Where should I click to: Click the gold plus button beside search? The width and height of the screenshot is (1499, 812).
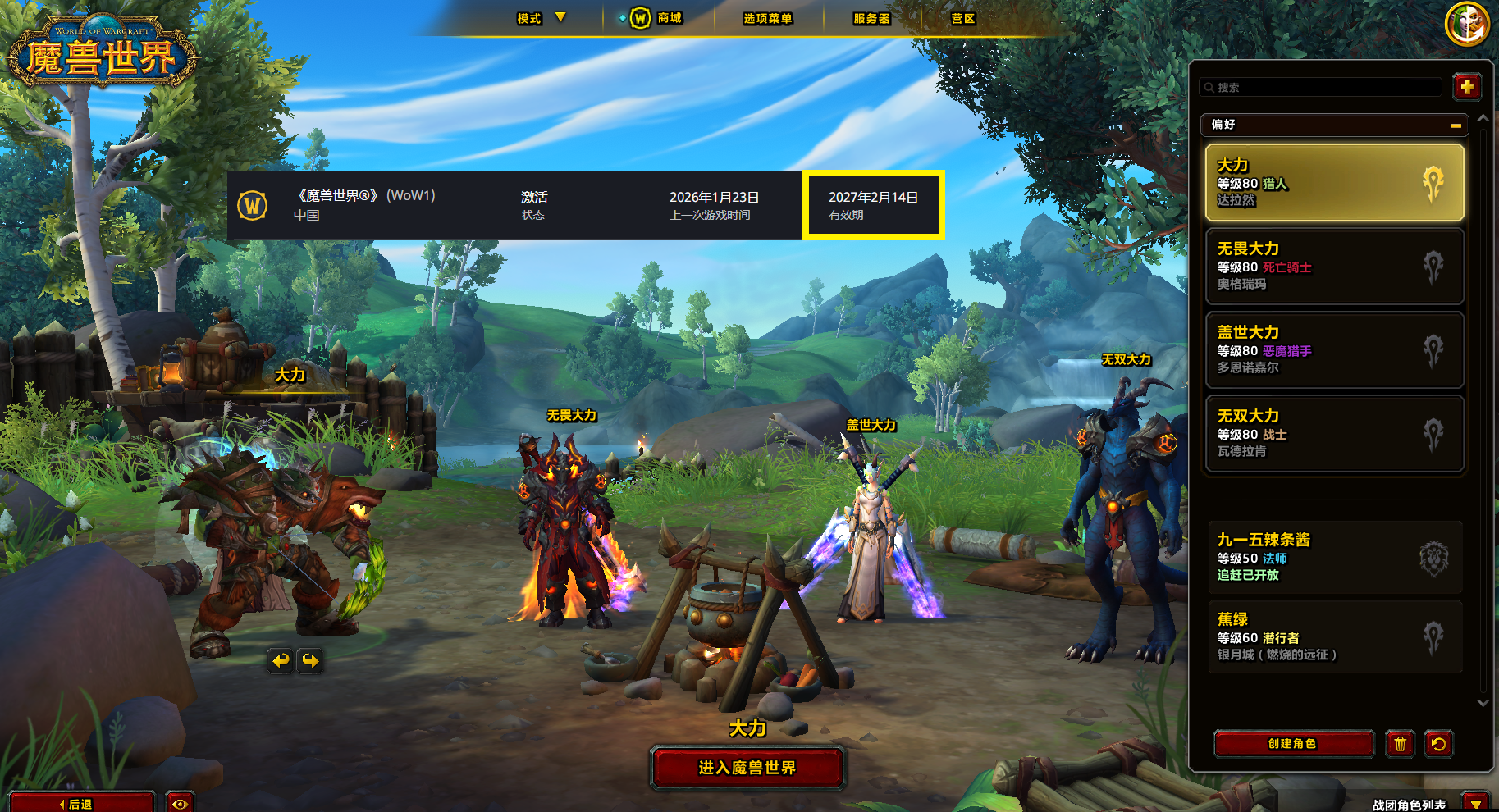pos(1467,86)
